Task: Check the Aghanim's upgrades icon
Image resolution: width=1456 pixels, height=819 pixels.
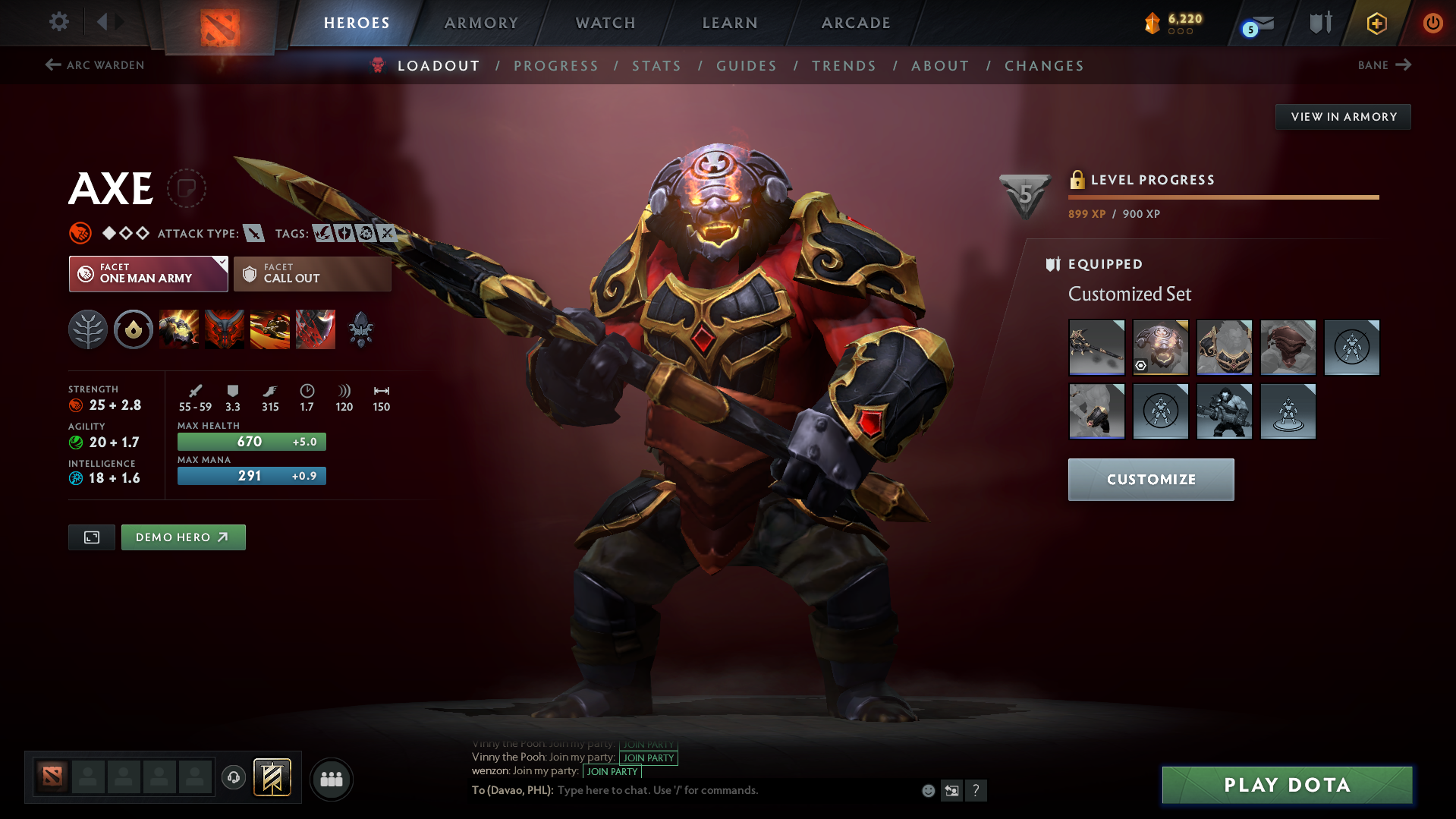Action: (x=360, y=329)
